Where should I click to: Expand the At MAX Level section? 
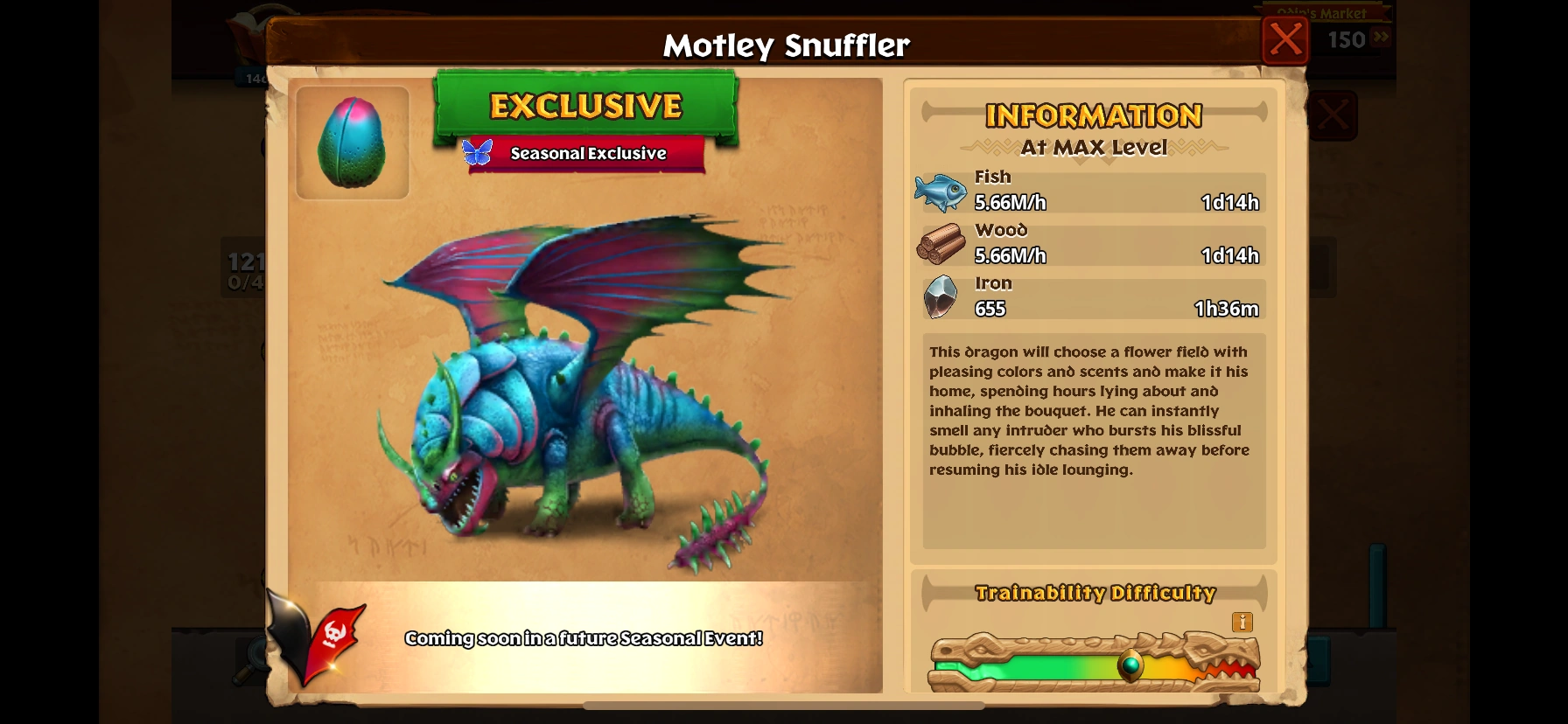(1094, 148)
